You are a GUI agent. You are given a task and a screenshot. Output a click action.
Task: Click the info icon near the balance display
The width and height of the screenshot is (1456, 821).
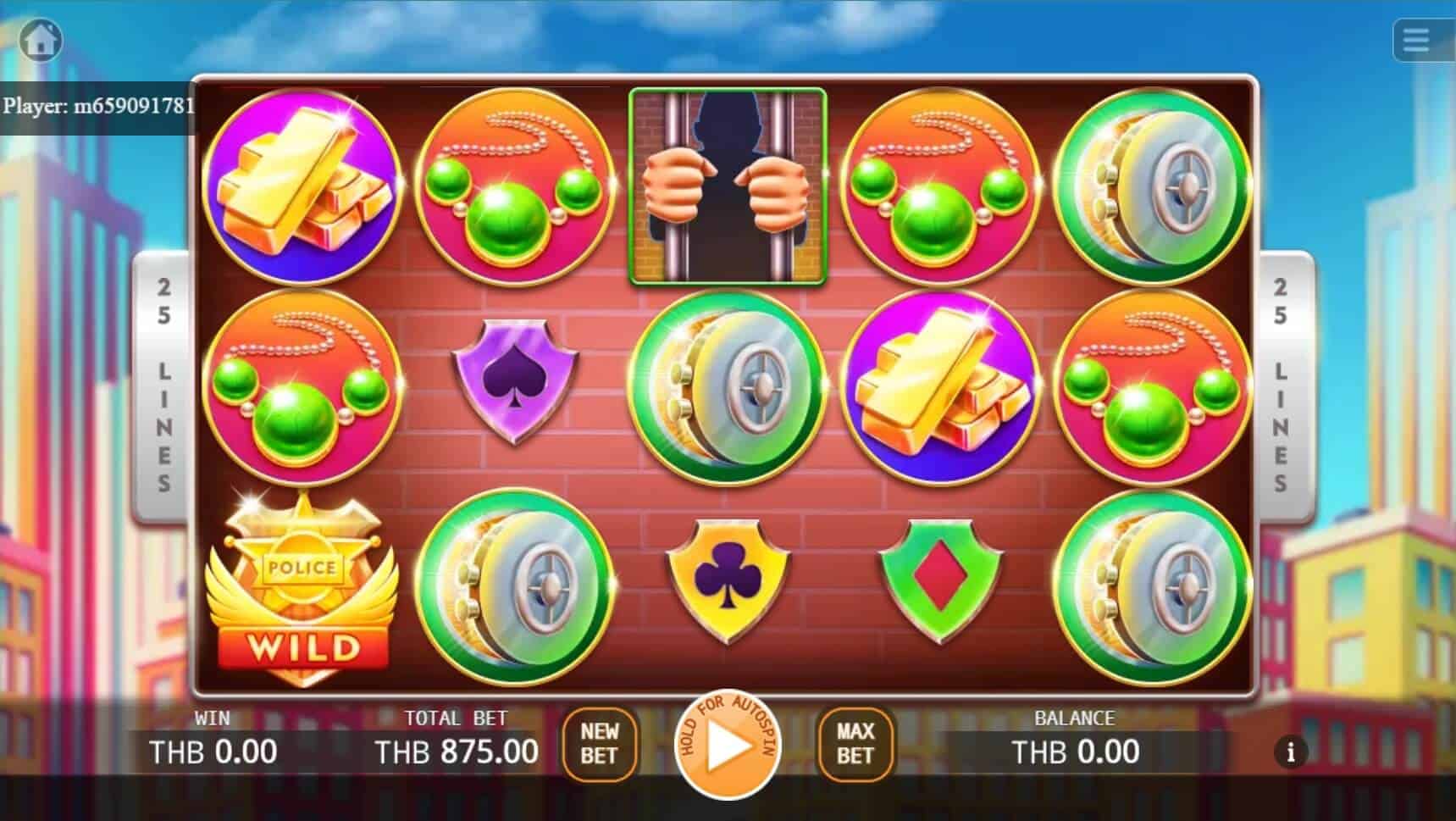point(1290,752)
